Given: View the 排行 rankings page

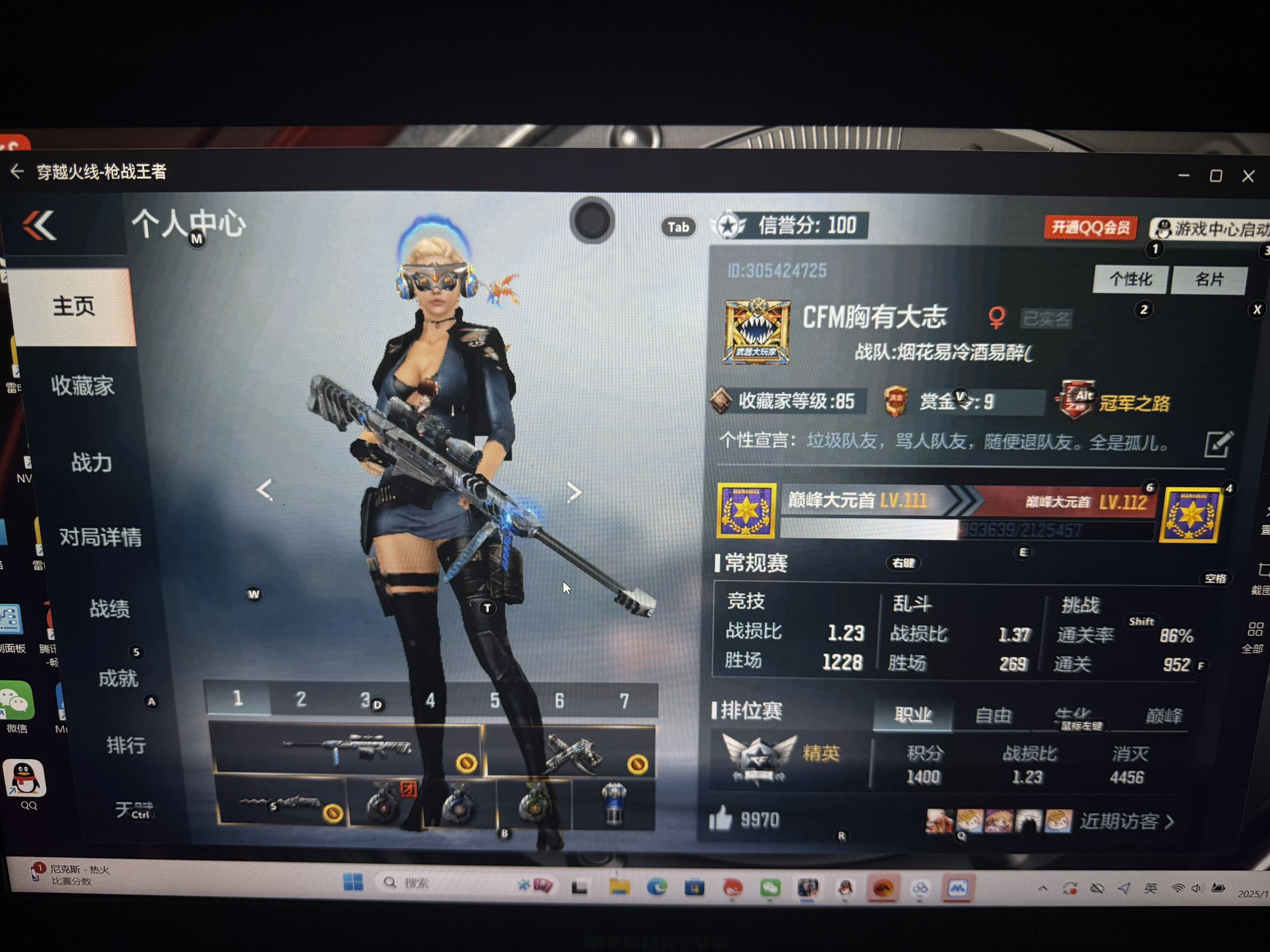Looking at the screenshot, I should [x=126, y=745].
